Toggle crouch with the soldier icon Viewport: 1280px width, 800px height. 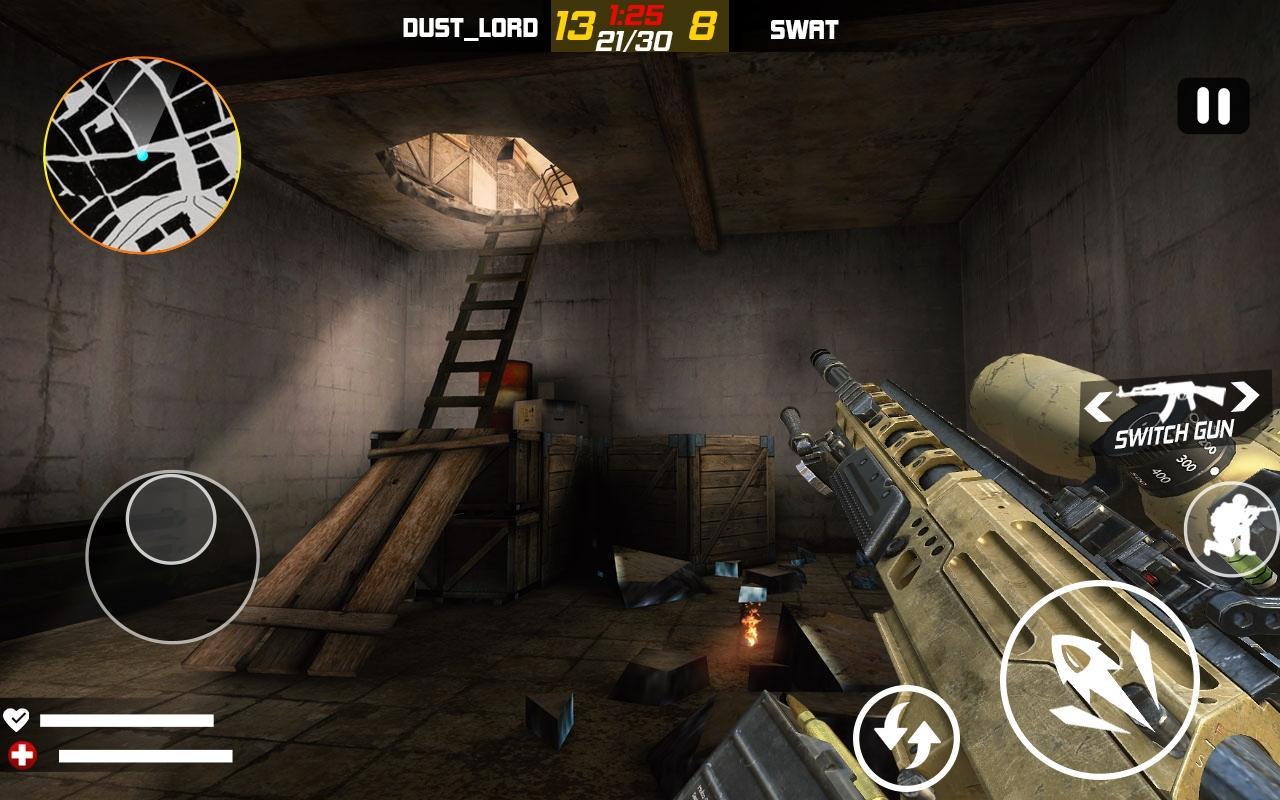pyautogui.click(x=1231, y=528)
